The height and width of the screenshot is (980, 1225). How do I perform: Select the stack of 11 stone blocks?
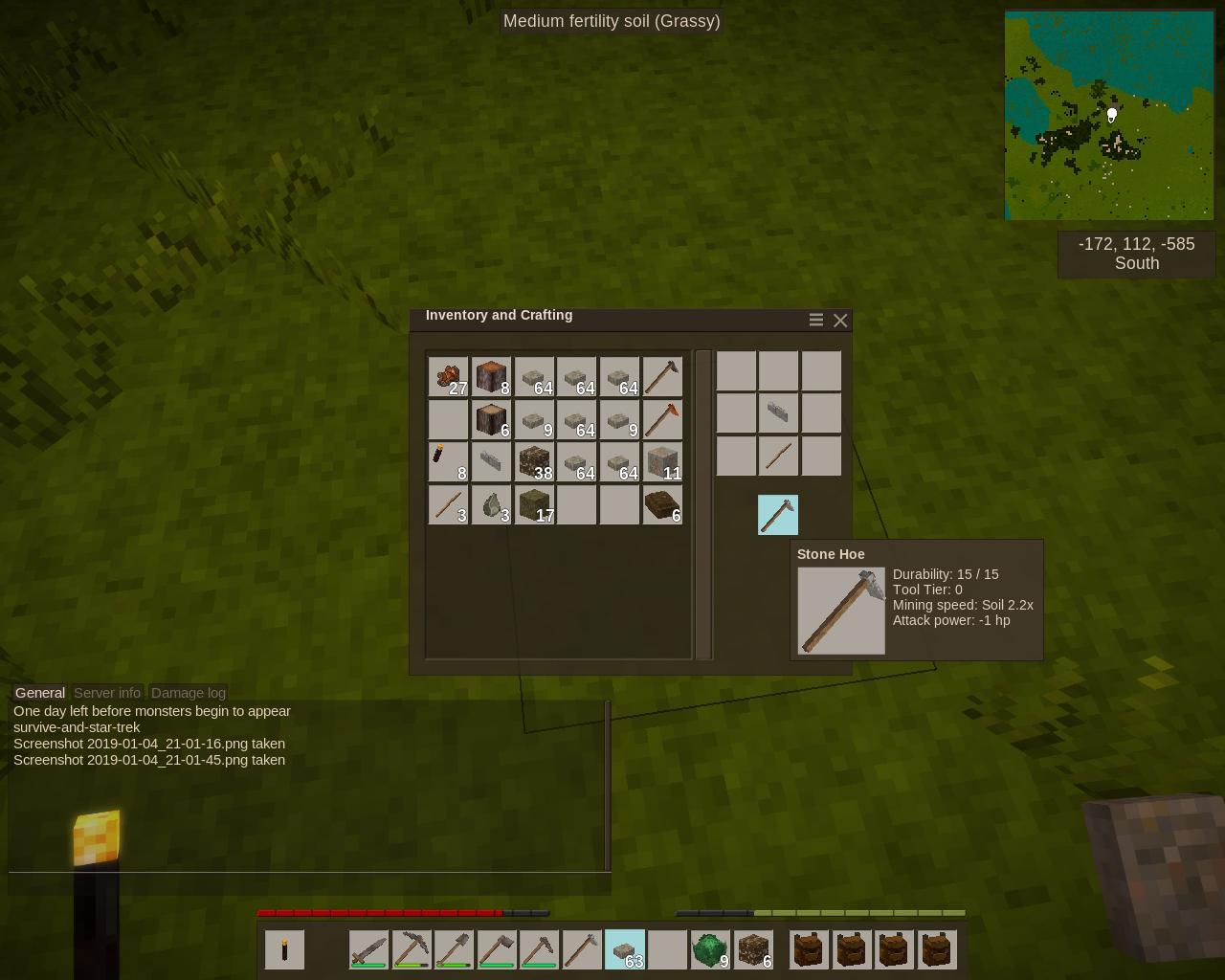(x=662, y=461)
